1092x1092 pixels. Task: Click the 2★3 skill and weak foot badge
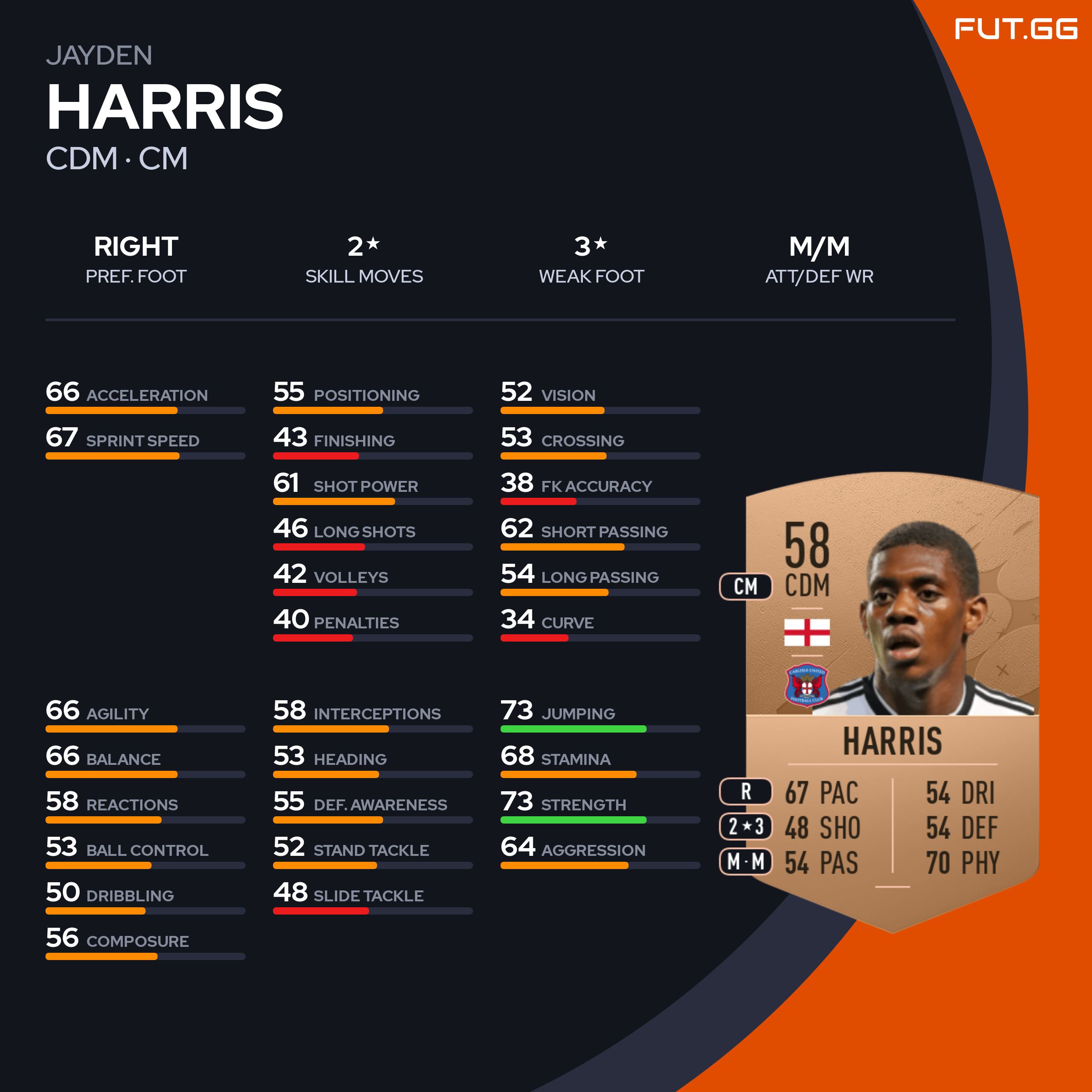tap(746, 827)
